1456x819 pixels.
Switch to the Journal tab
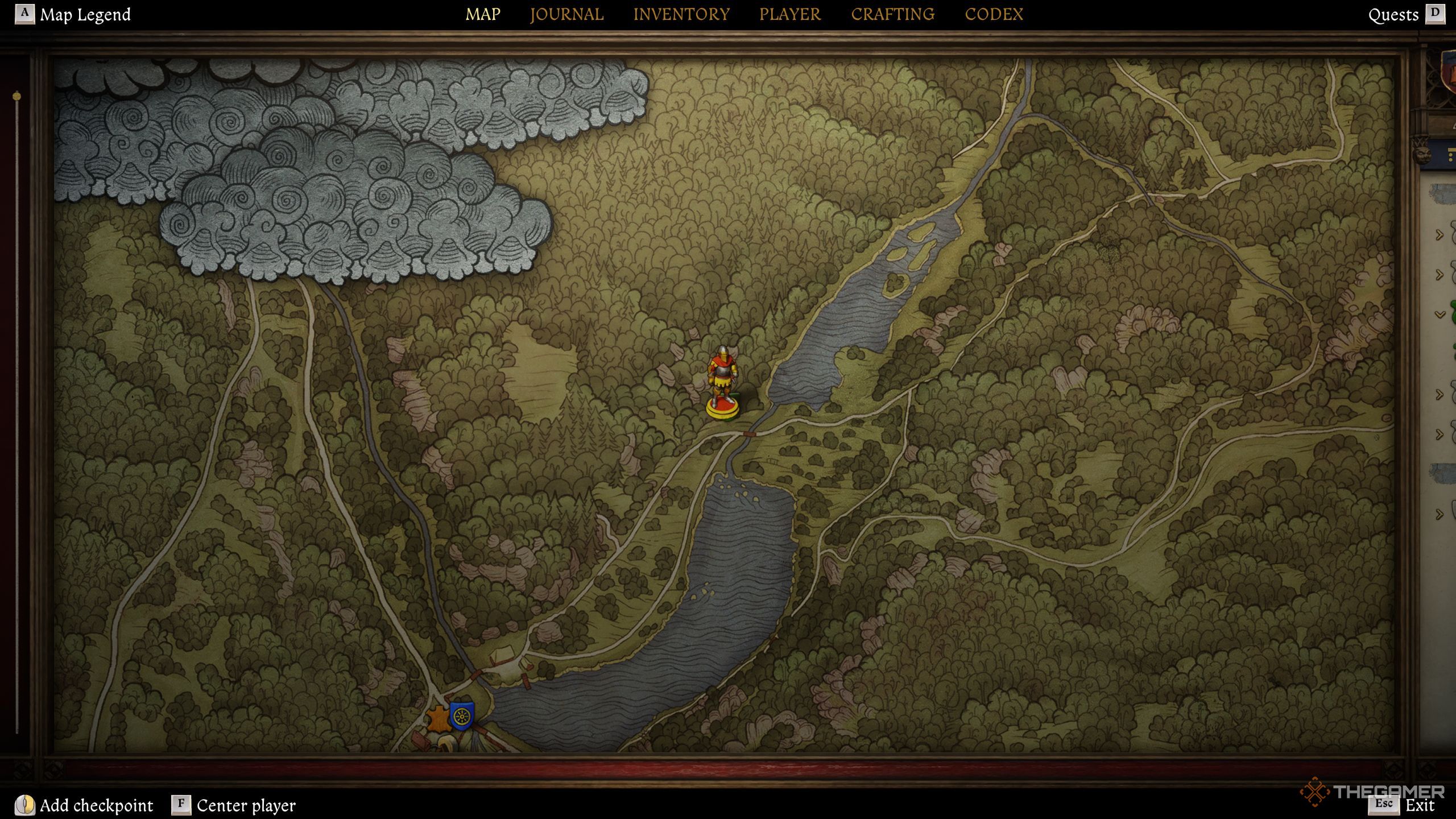pos(566,14)
